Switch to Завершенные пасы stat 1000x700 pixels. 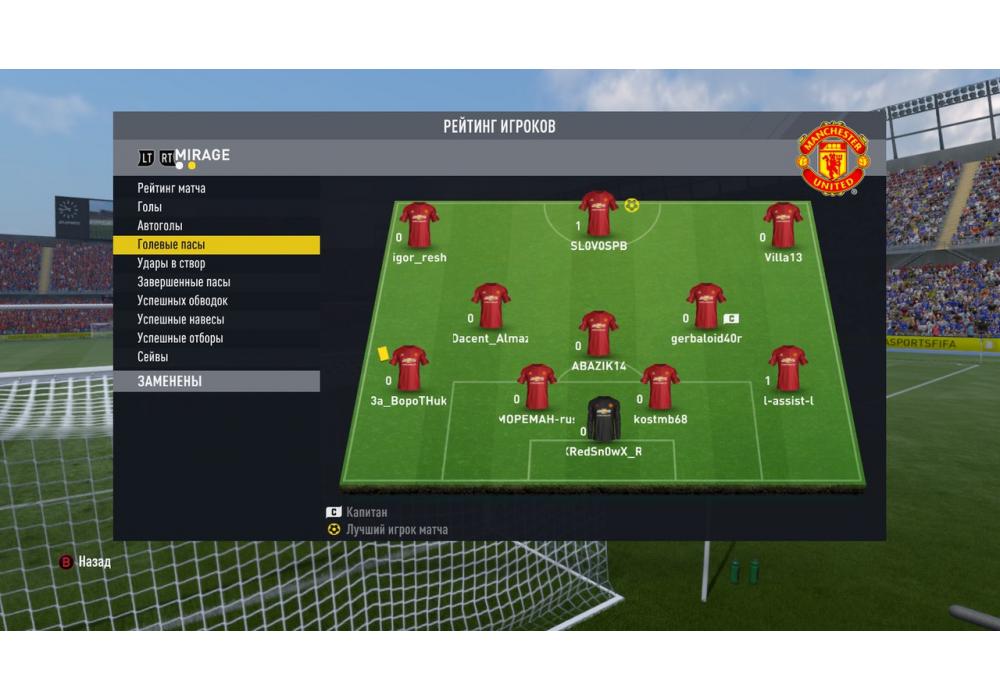click(184, 282)
